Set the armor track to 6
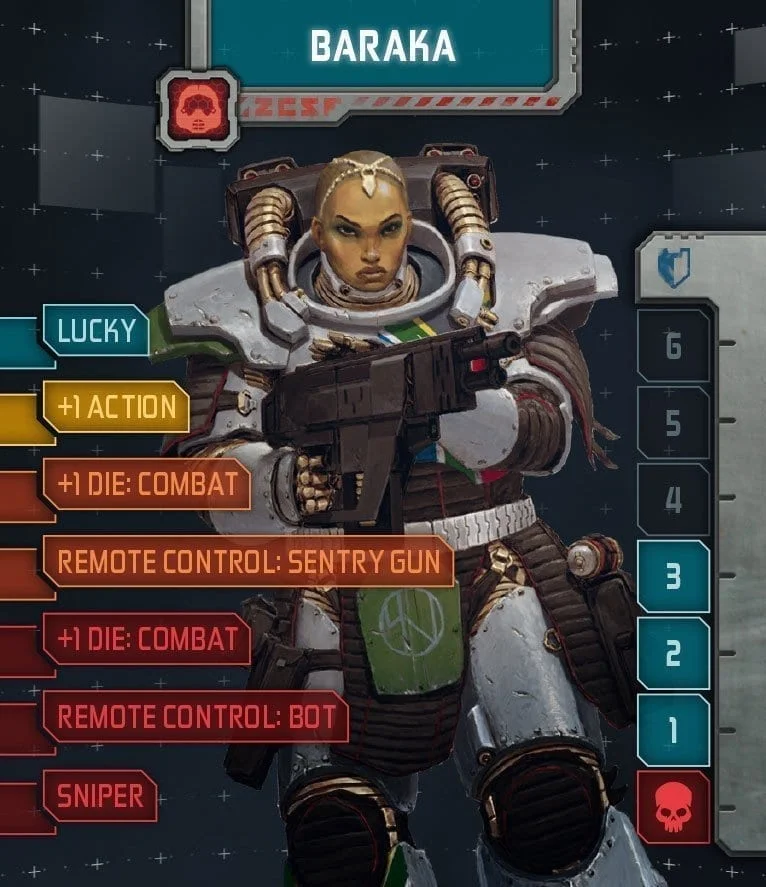Screen dimensions: 766x887 point(673,346)
